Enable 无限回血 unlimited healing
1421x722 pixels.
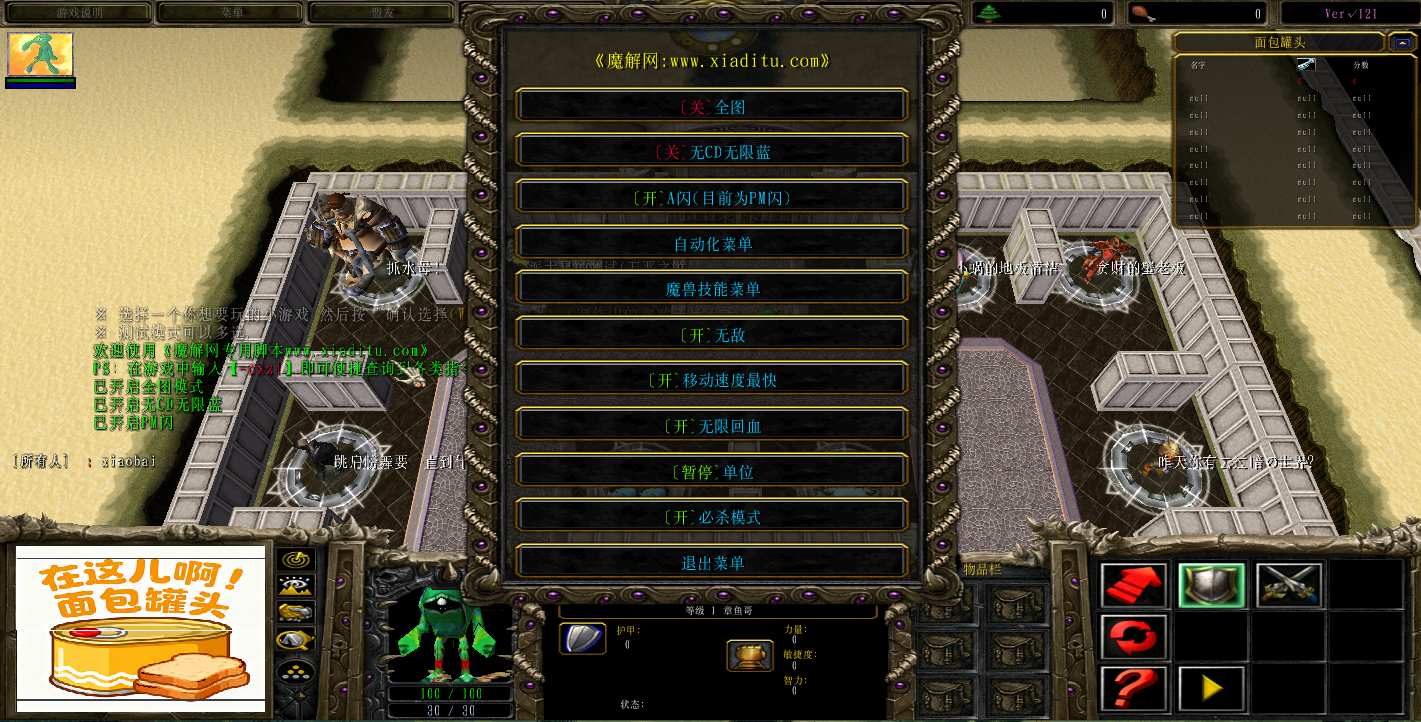click(711, 426)
